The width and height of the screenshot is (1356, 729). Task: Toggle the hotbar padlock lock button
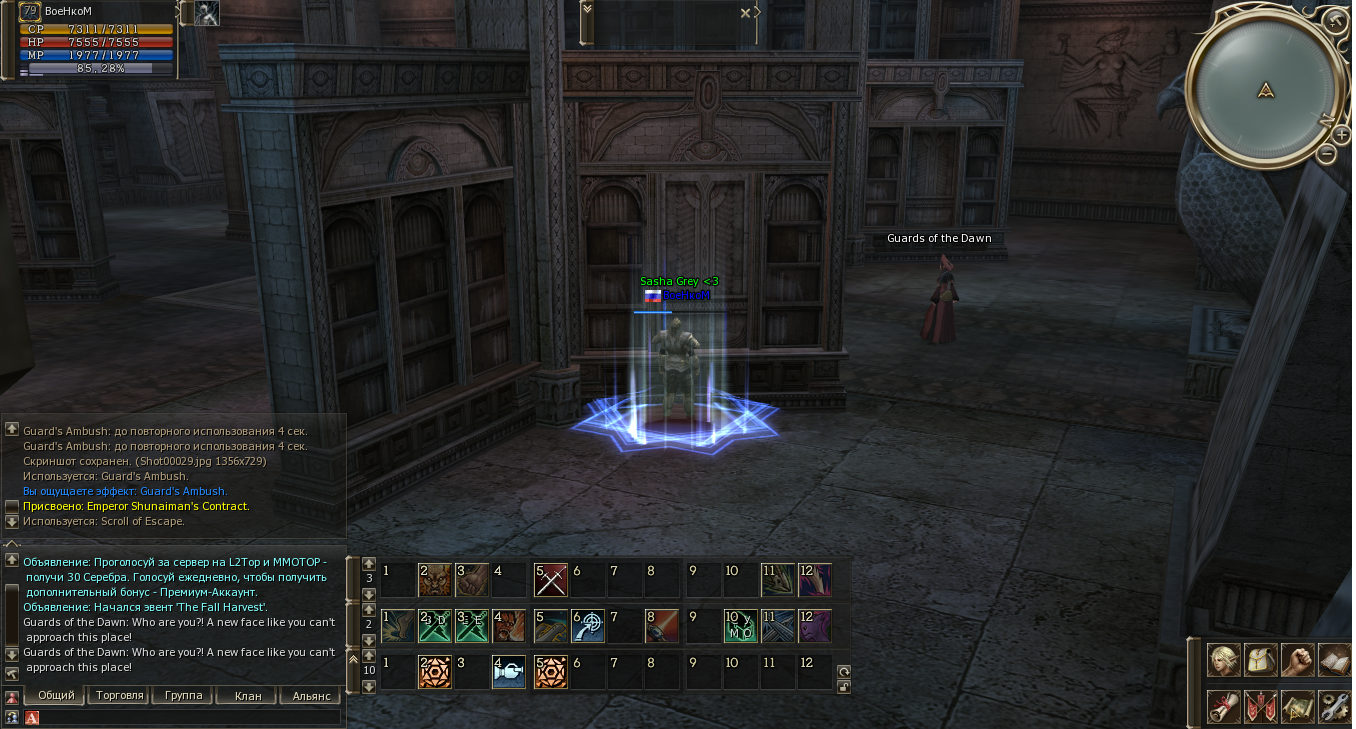pyautogui.click(x=844, y=686)
